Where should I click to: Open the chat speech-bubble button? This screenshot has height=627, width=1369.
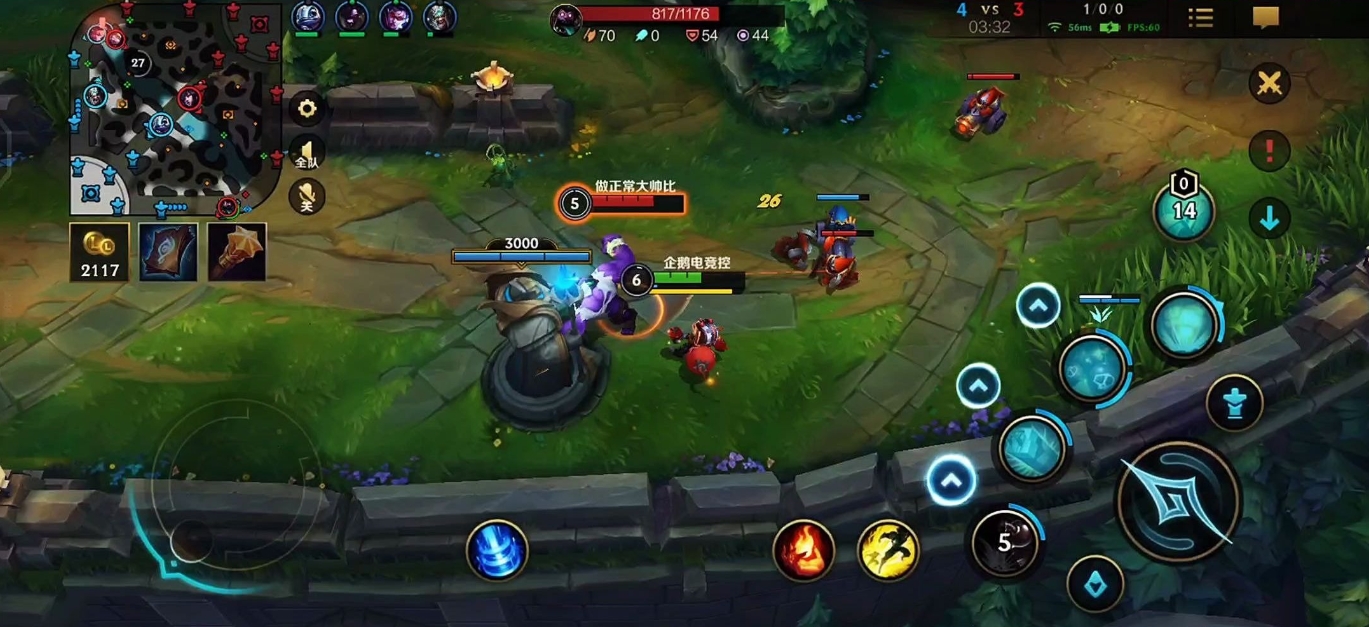click(1266, 18)
